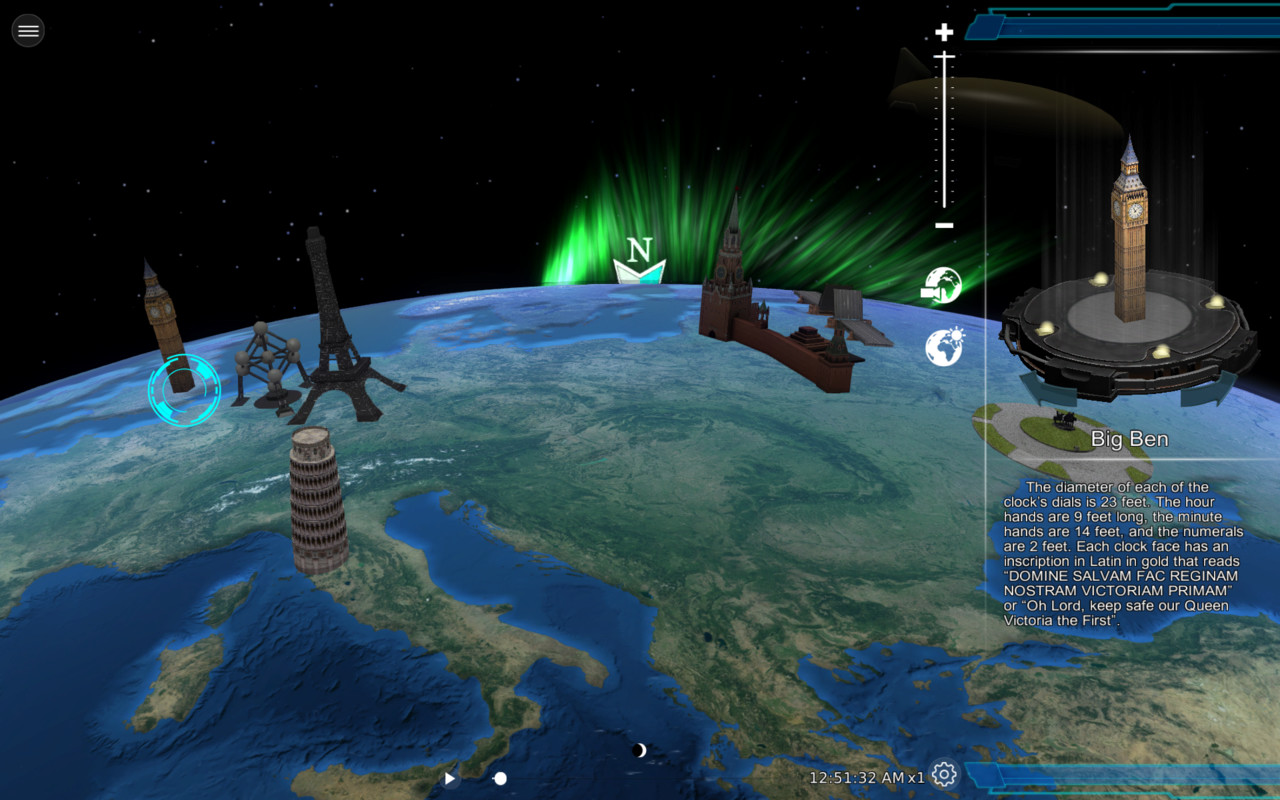Click the left arrow to rotate Big Ben
The image size is (1280, 800).
[1040, 385]
